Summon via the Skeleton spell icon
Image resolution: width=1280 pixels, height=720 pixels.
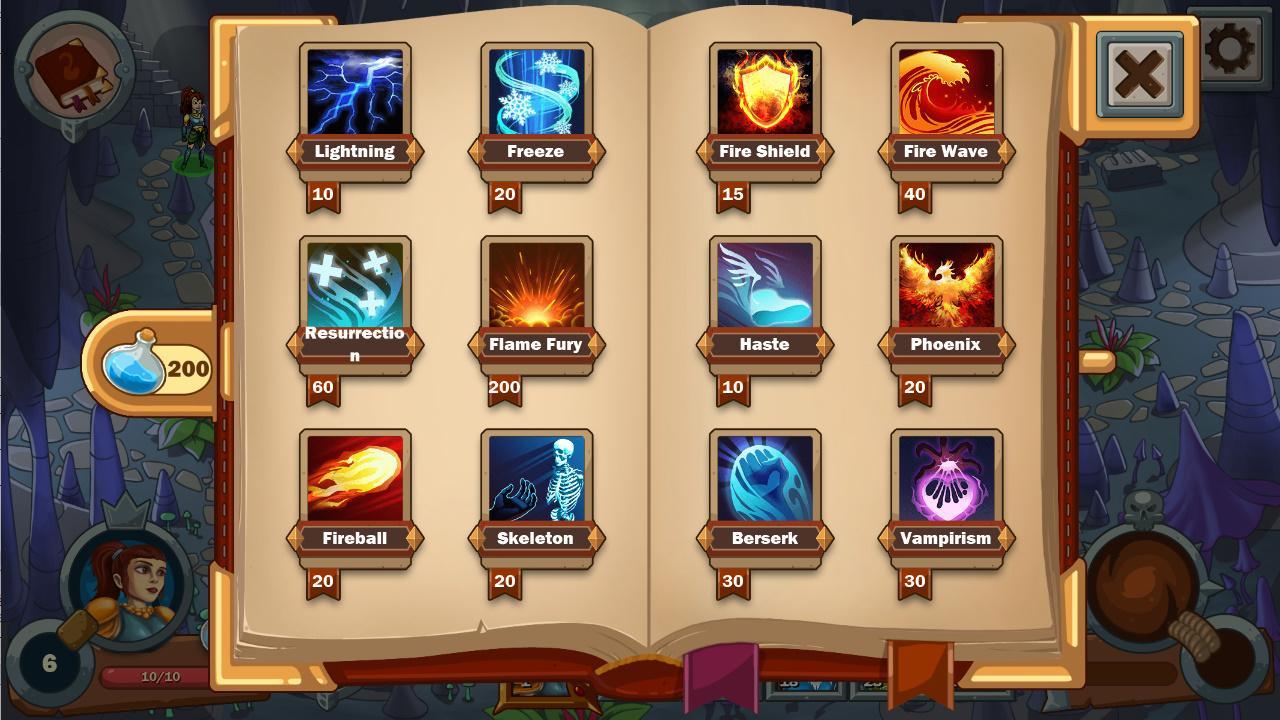coord(537,478)
